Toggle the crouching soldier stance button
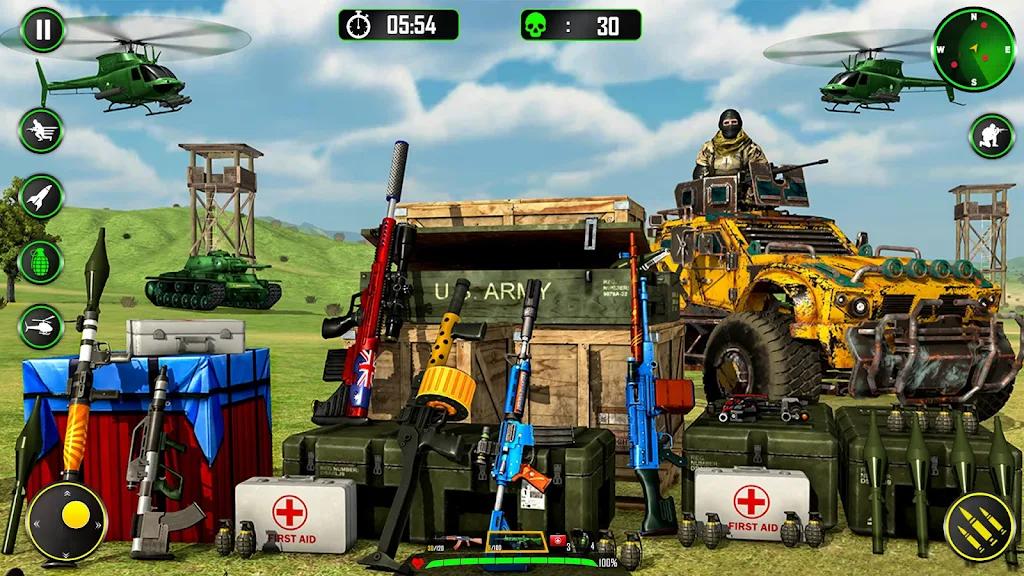Screen dimensions: 1024x576 click(991, 135)
